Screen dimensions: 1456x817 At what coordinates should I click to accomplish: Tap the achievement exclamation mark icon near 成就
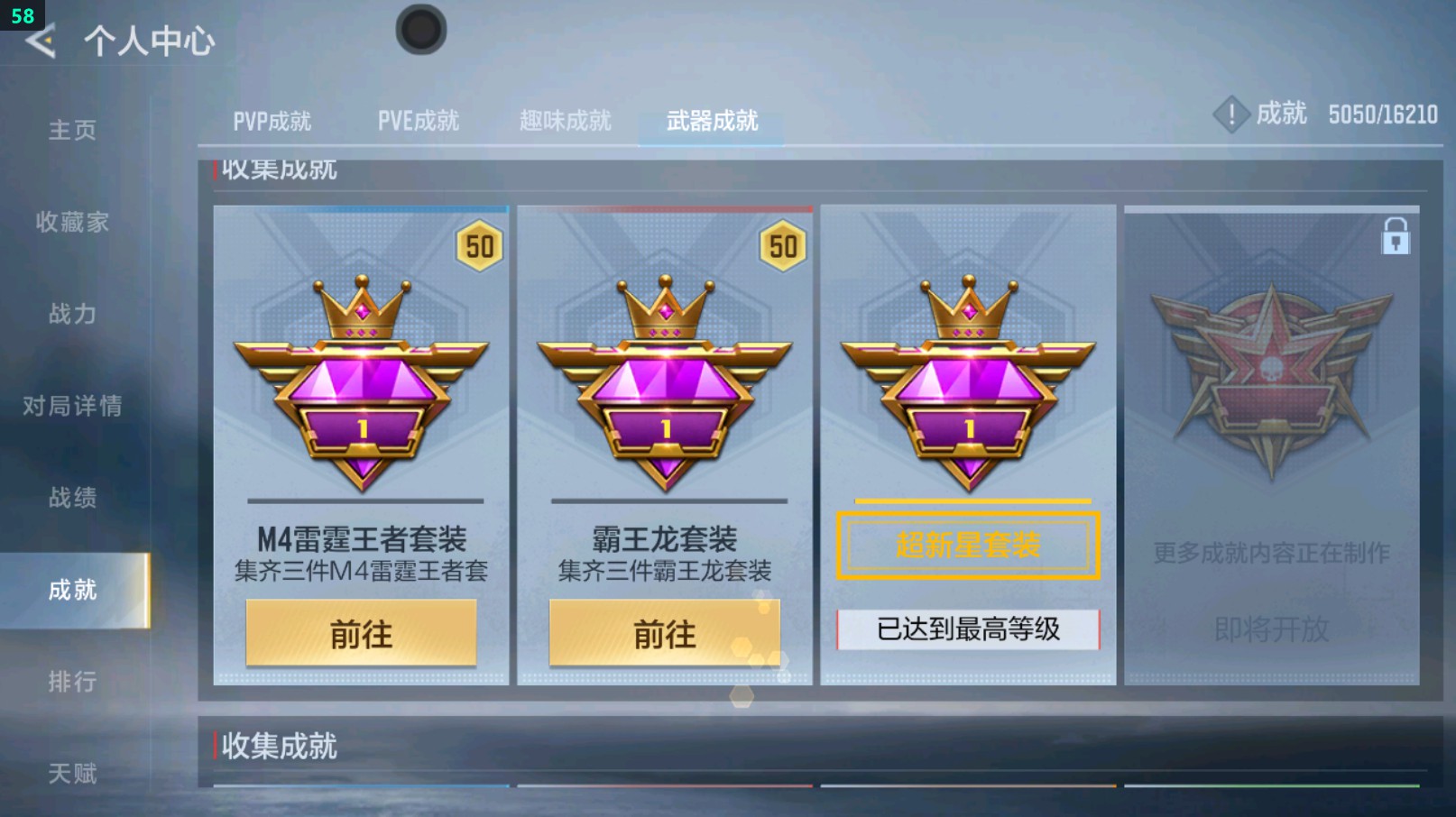(1231, 115)
